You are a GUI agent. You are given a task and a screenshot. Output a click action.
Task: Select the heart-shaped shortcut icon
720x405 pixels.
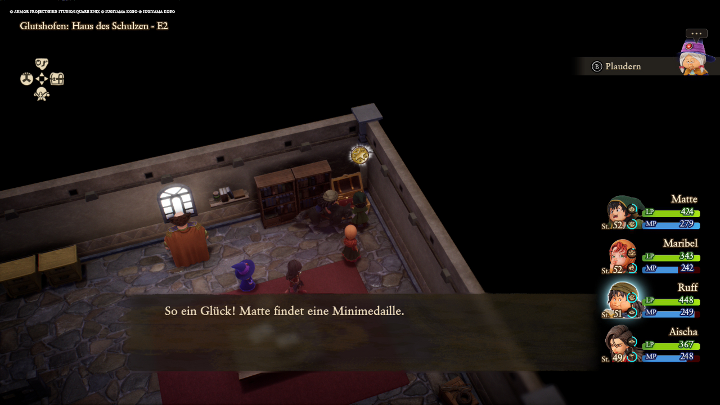click(42, 63)
